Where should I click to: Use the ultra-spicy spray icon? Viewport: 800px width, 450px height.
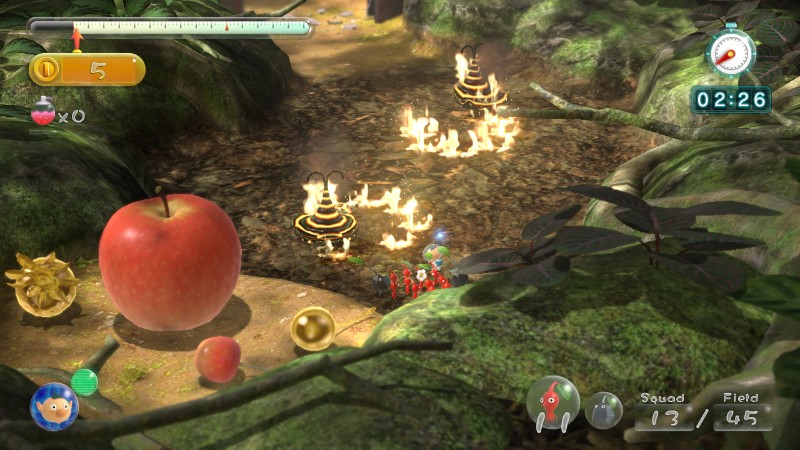(x=43, y=115)
